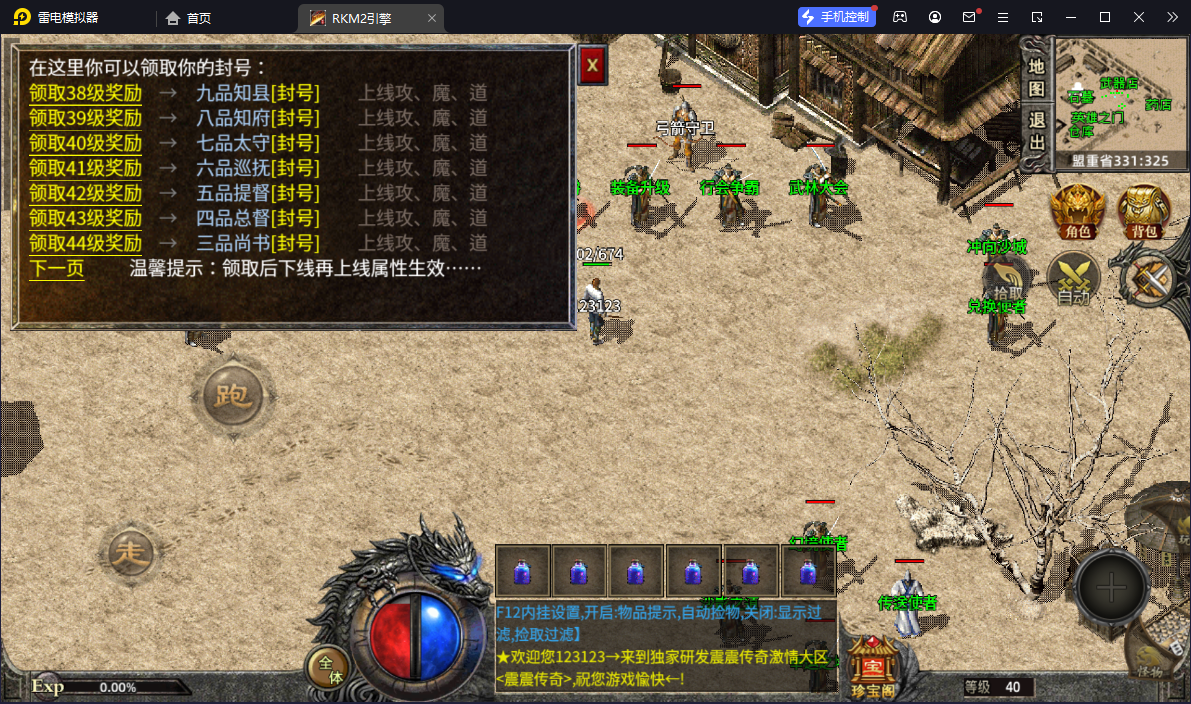Claim the 38级奖励 title reward

pos(85,93)
